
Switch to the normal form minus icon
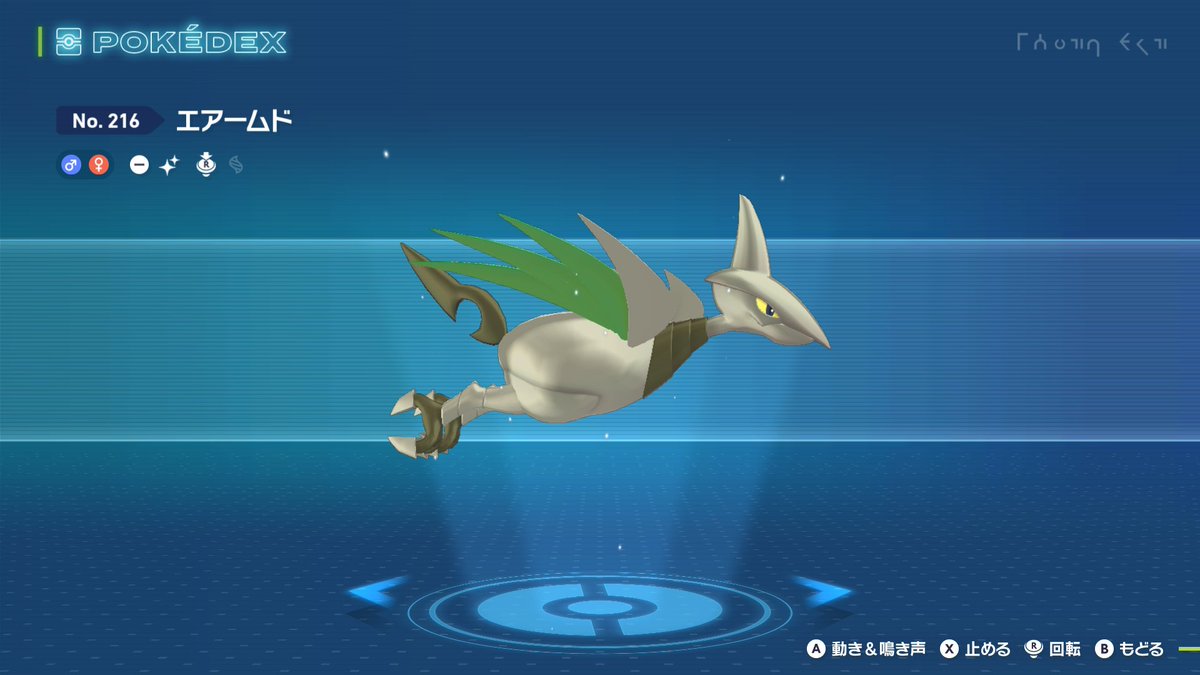[139, 166]
